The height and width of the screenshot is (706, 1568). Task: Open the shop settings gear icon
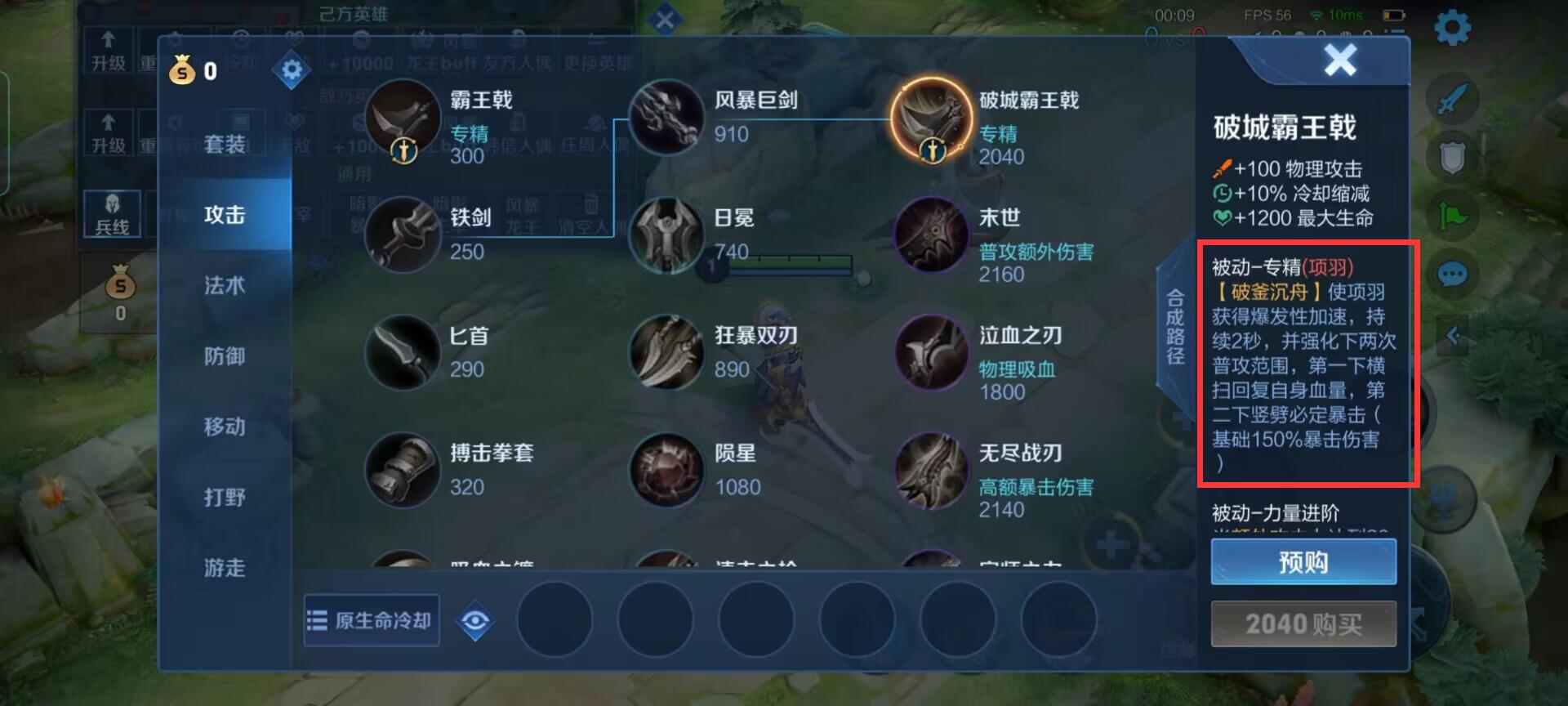click(292, 69)
